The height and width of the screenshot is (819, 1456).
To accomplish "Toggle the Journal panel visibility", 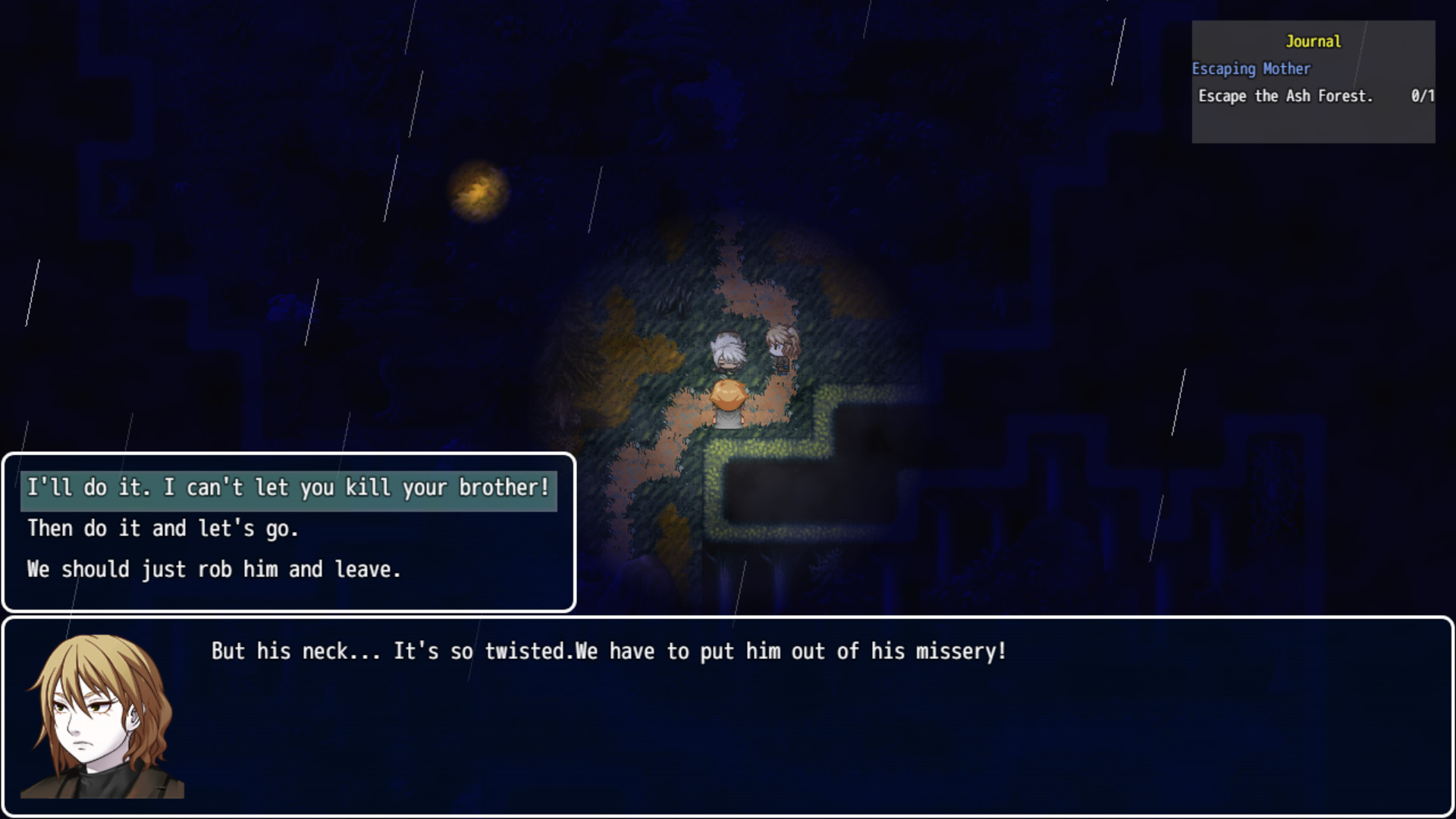I will pyautogui.click(x=1313, y=42).
